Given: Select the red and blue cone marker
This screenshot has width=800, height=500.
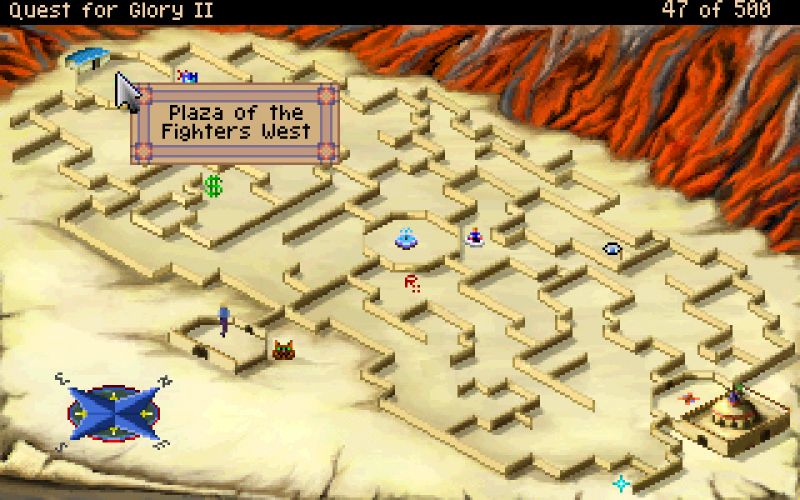Looking at the screenshot, I should pos(475,237).
